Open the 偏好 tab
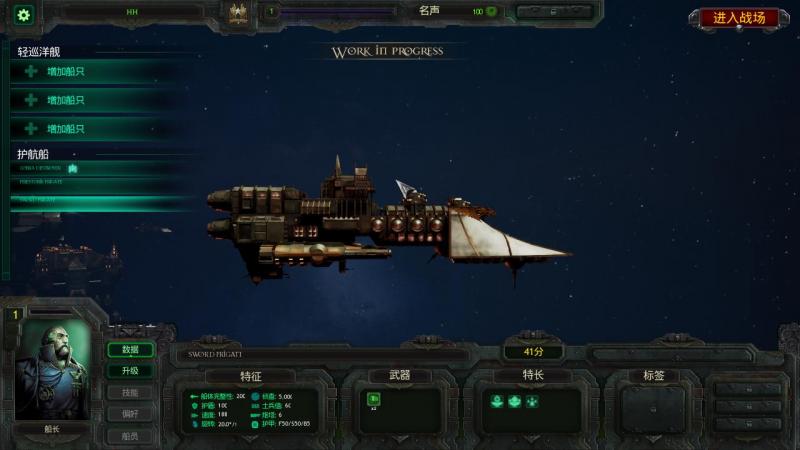Image resolution: width=800 pixels, height=450 pixels. [131, 414]
